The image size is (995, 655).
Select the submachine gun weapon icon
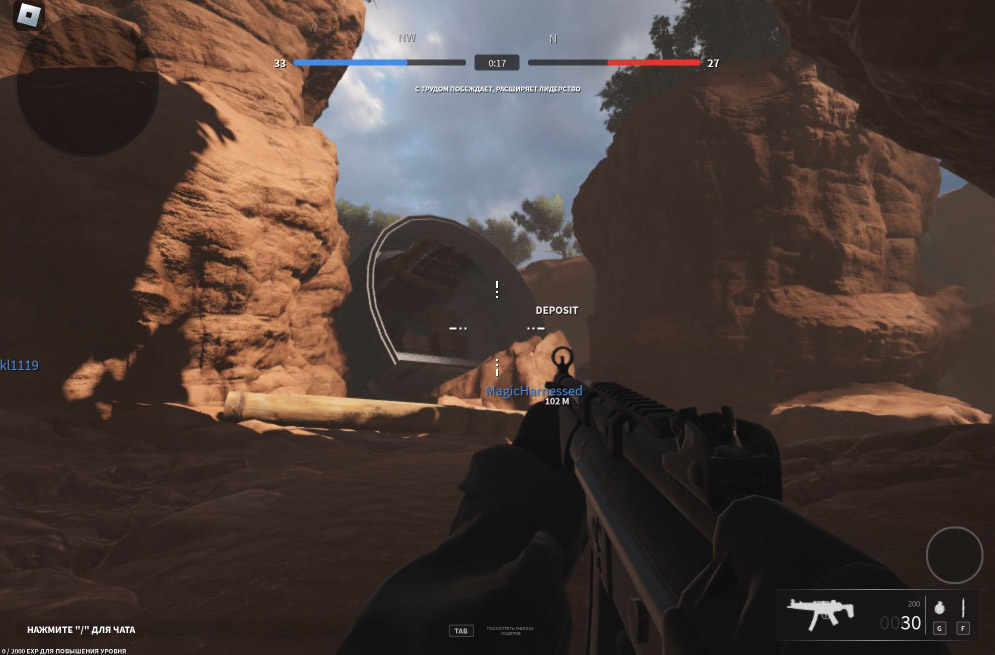click(818, 612)
